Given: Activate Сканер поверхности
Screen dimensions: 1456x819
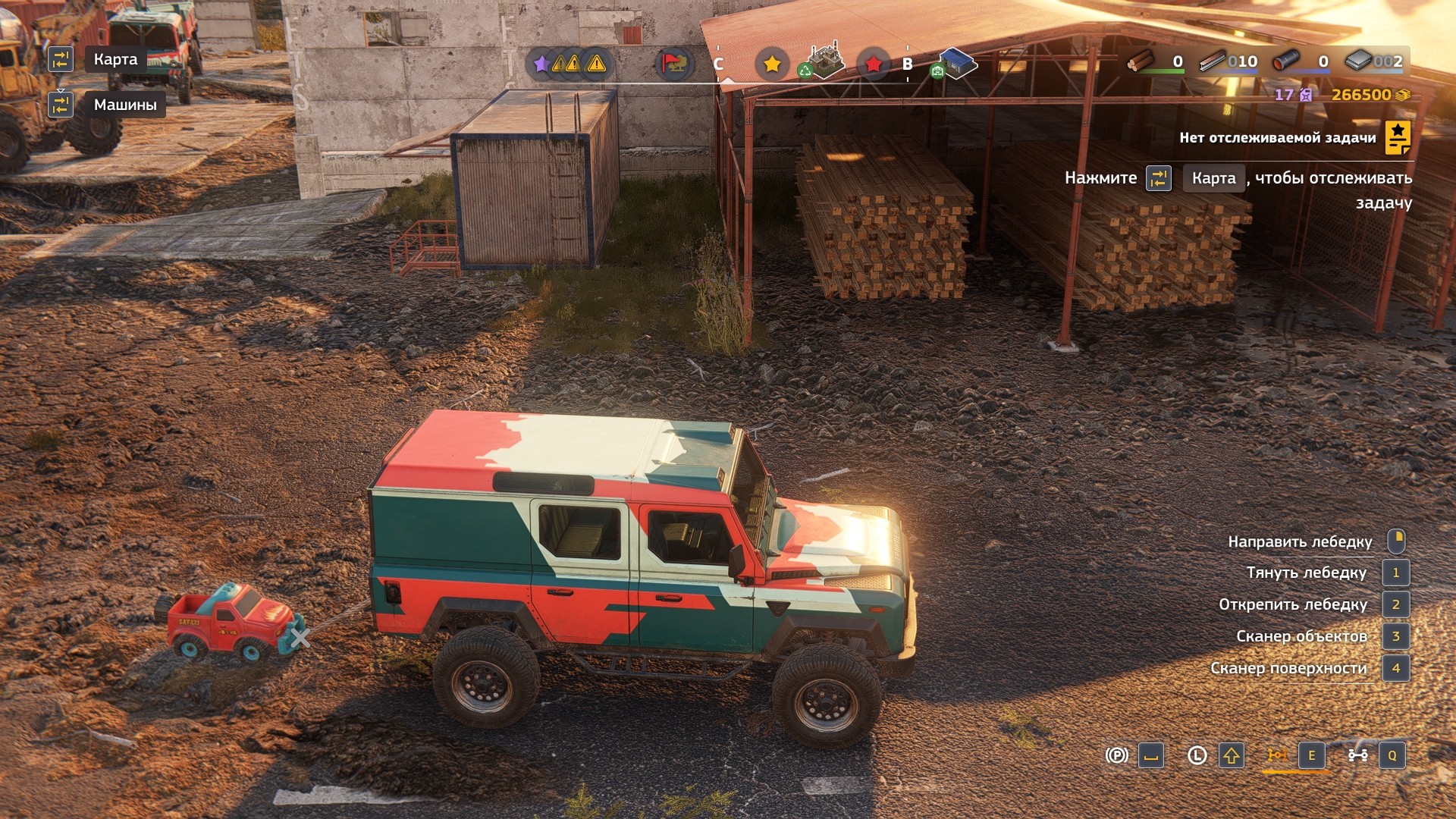Looking at the screenshot, I should point(1288,668).
